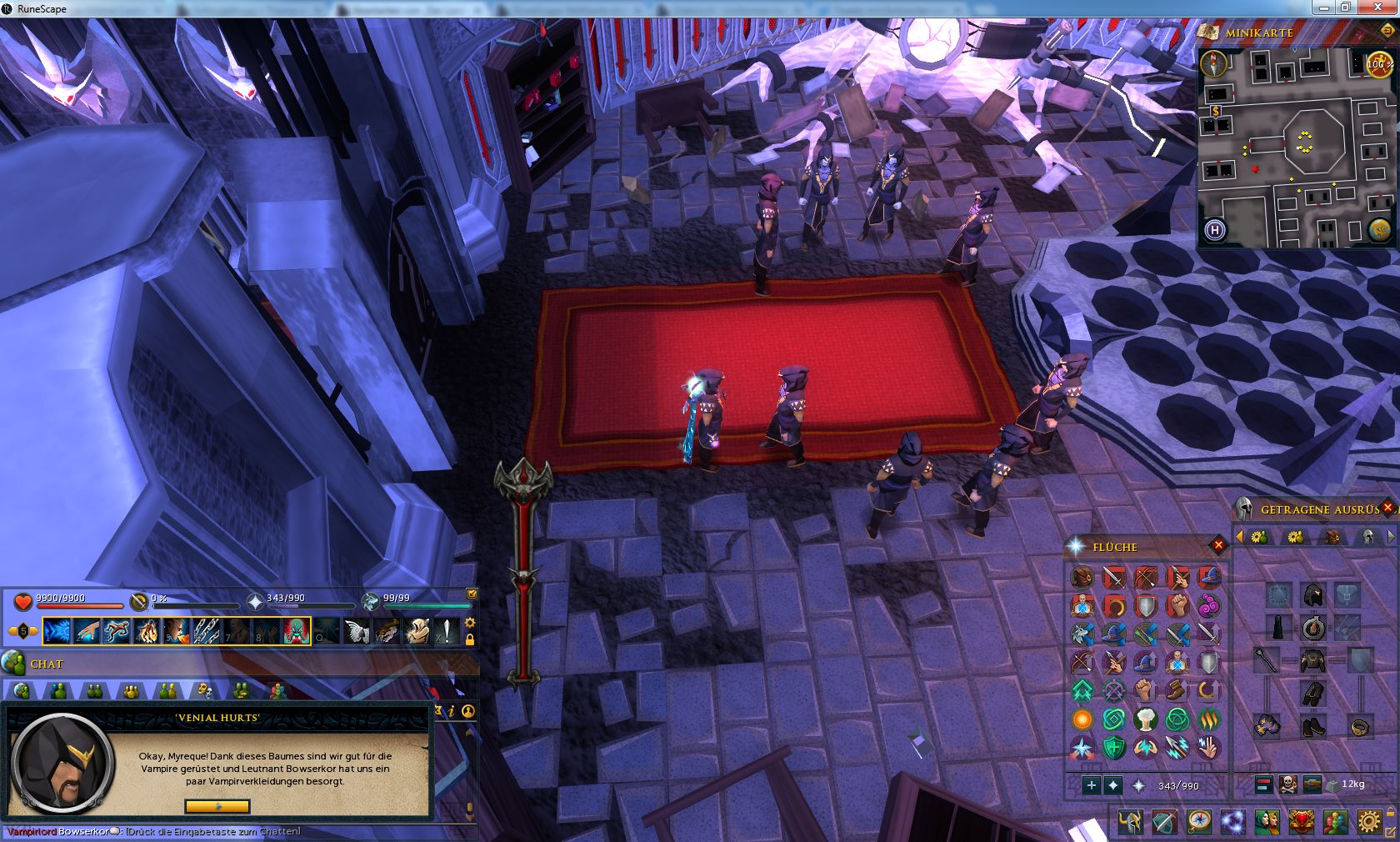
Task: Close the RuneScape window
Action: (1379, 8)
